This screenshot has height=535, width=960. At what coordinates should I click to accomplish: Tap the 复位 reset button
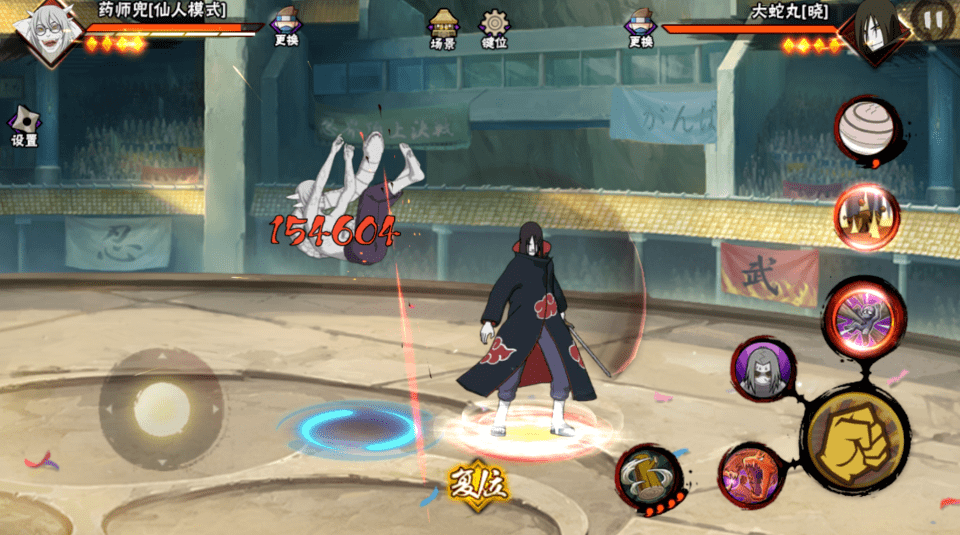pyautogui.click(x=479, y=485)
